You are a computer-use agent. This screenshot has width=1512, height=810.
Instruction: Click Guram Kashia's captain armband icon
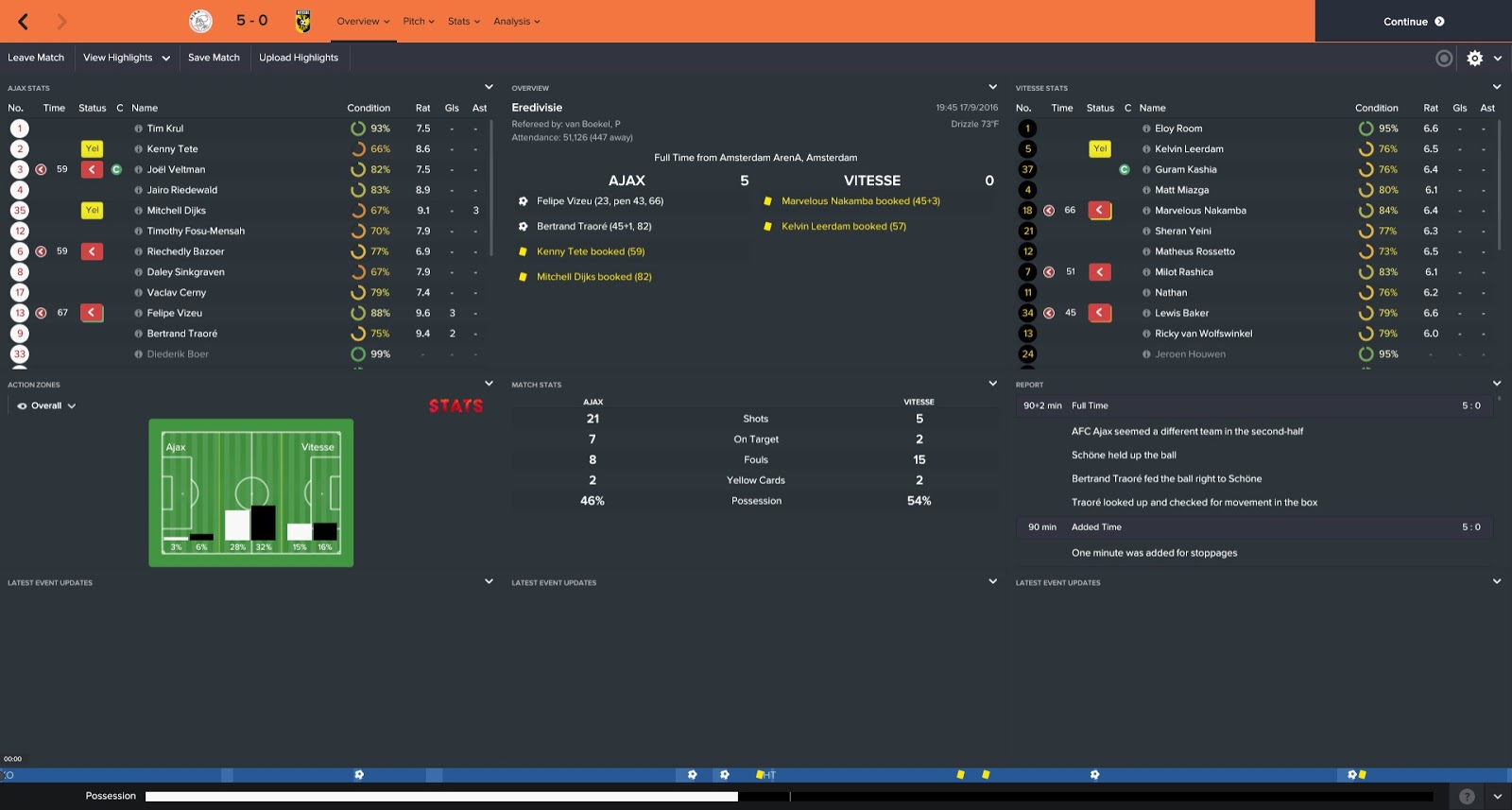click(x=1125, y=169)
